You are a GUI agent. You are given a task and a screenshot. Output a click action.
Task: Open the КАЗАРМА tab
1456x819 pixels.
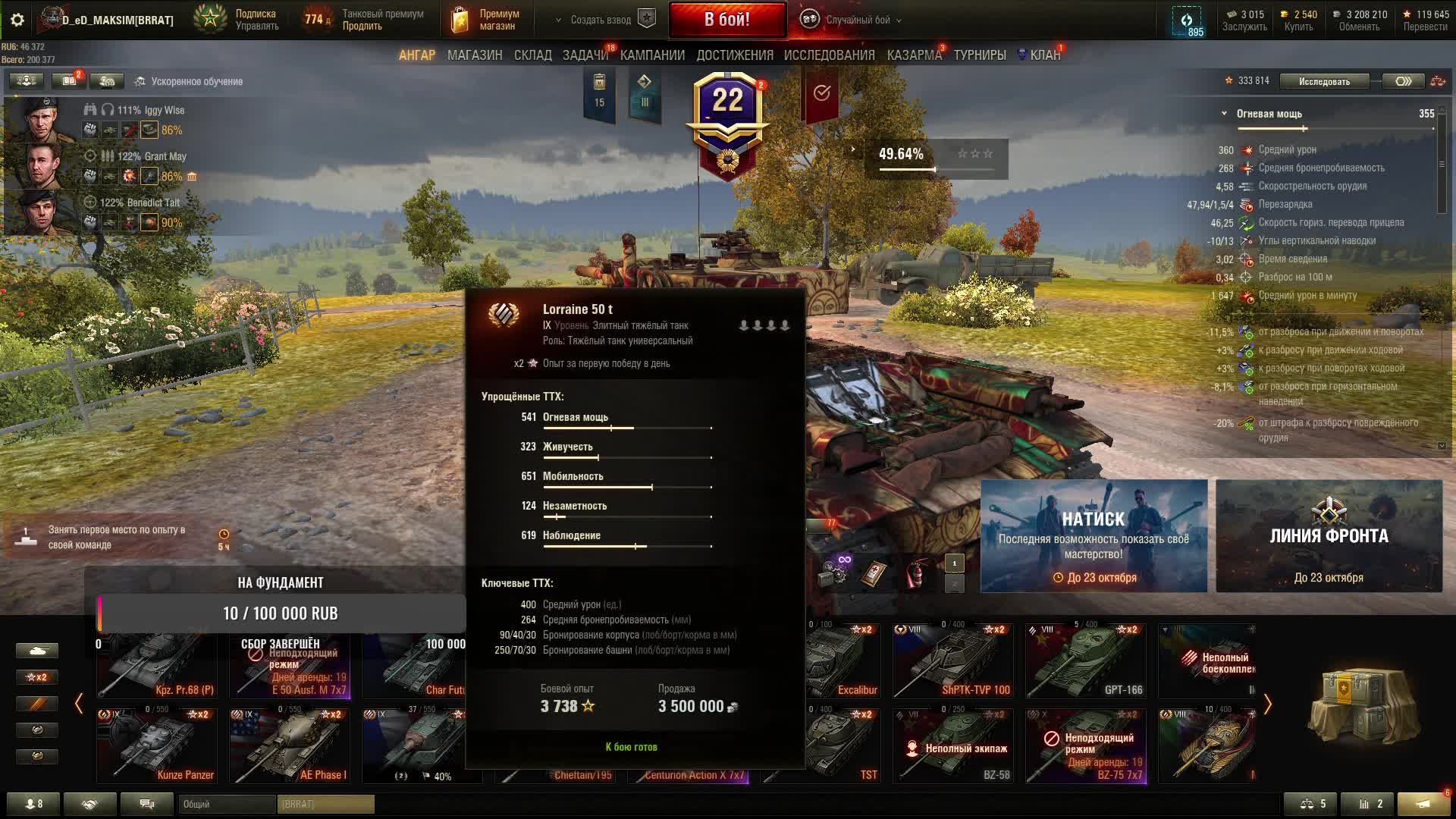914,55
